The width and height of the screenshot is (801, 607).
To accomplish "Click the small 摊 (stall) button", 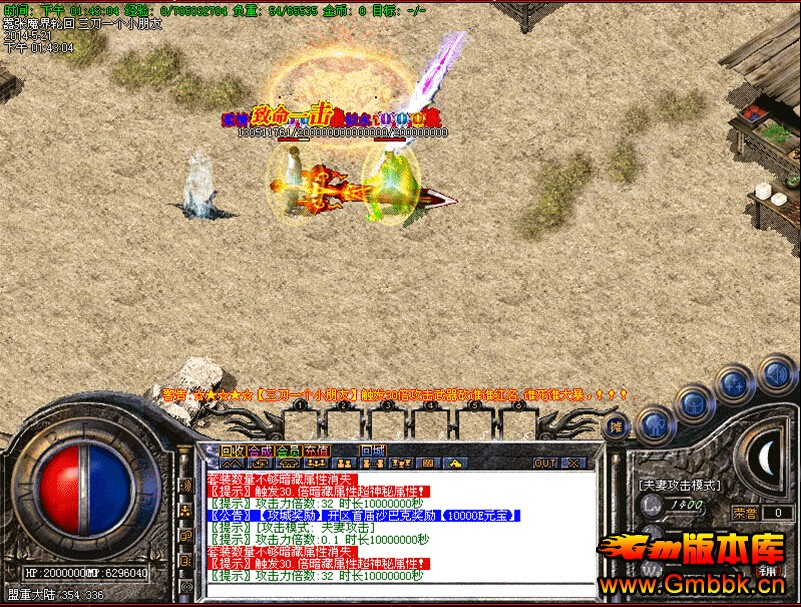I will coord(617,425).
